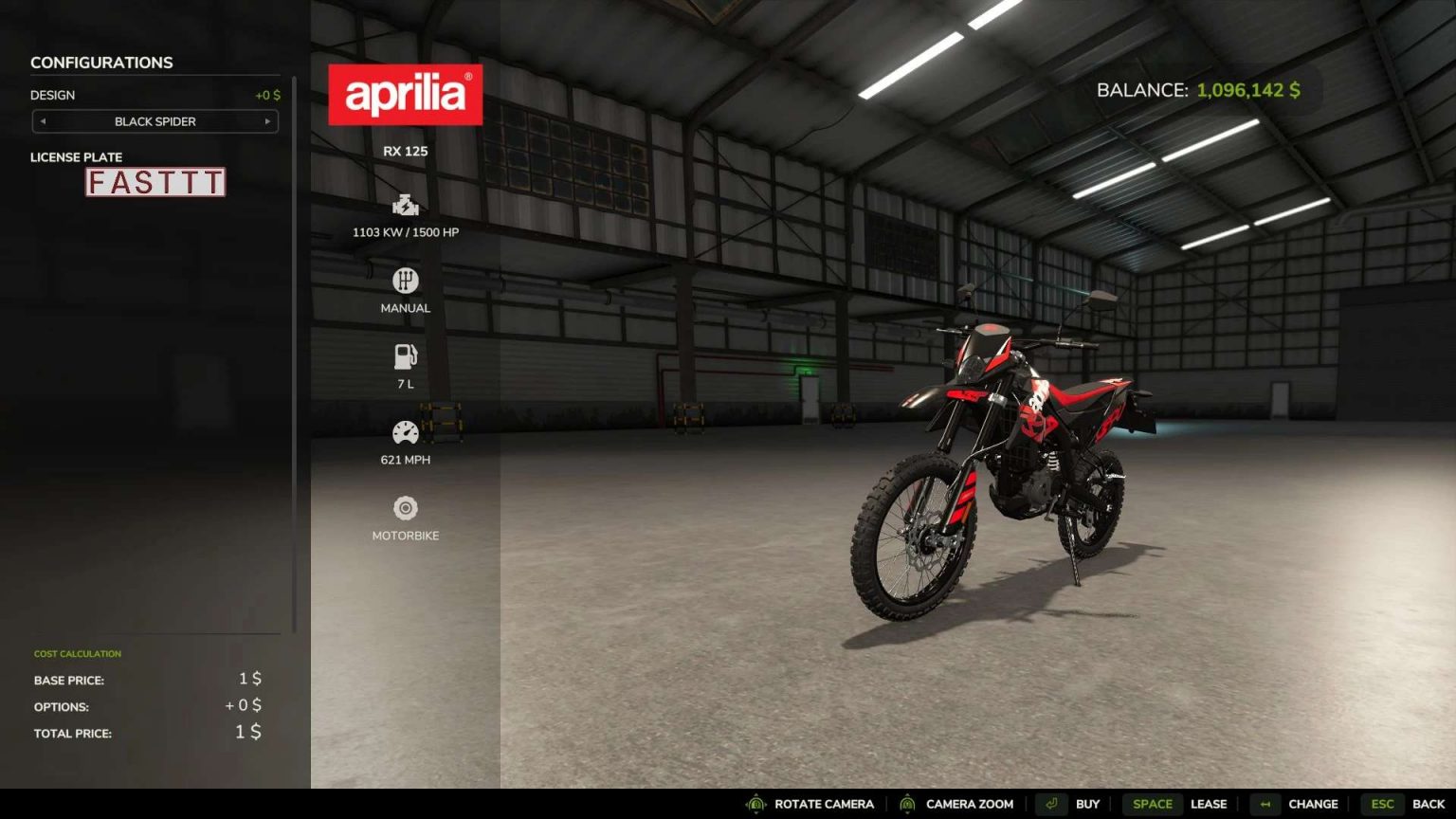Click the speedometer icon showing 621 MPH
1456x819 pixels.
tap(406, 431)
